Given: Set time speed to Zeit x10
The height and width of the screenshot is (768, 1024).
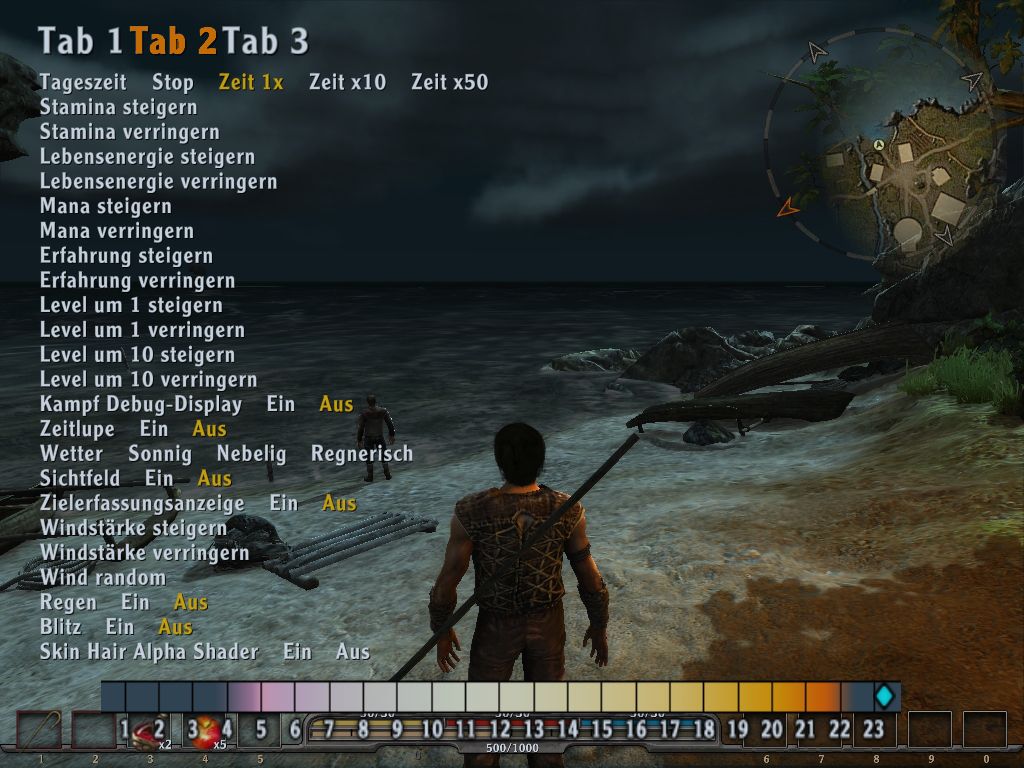Looking at the screenshot, I should pos(347,82).
